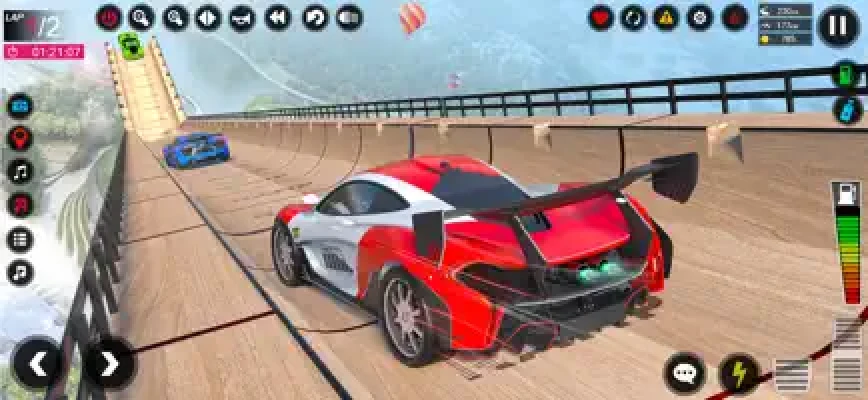Screen dimensions: 868x400
Task: Open the list menu icon
Action: coord(19,239)
